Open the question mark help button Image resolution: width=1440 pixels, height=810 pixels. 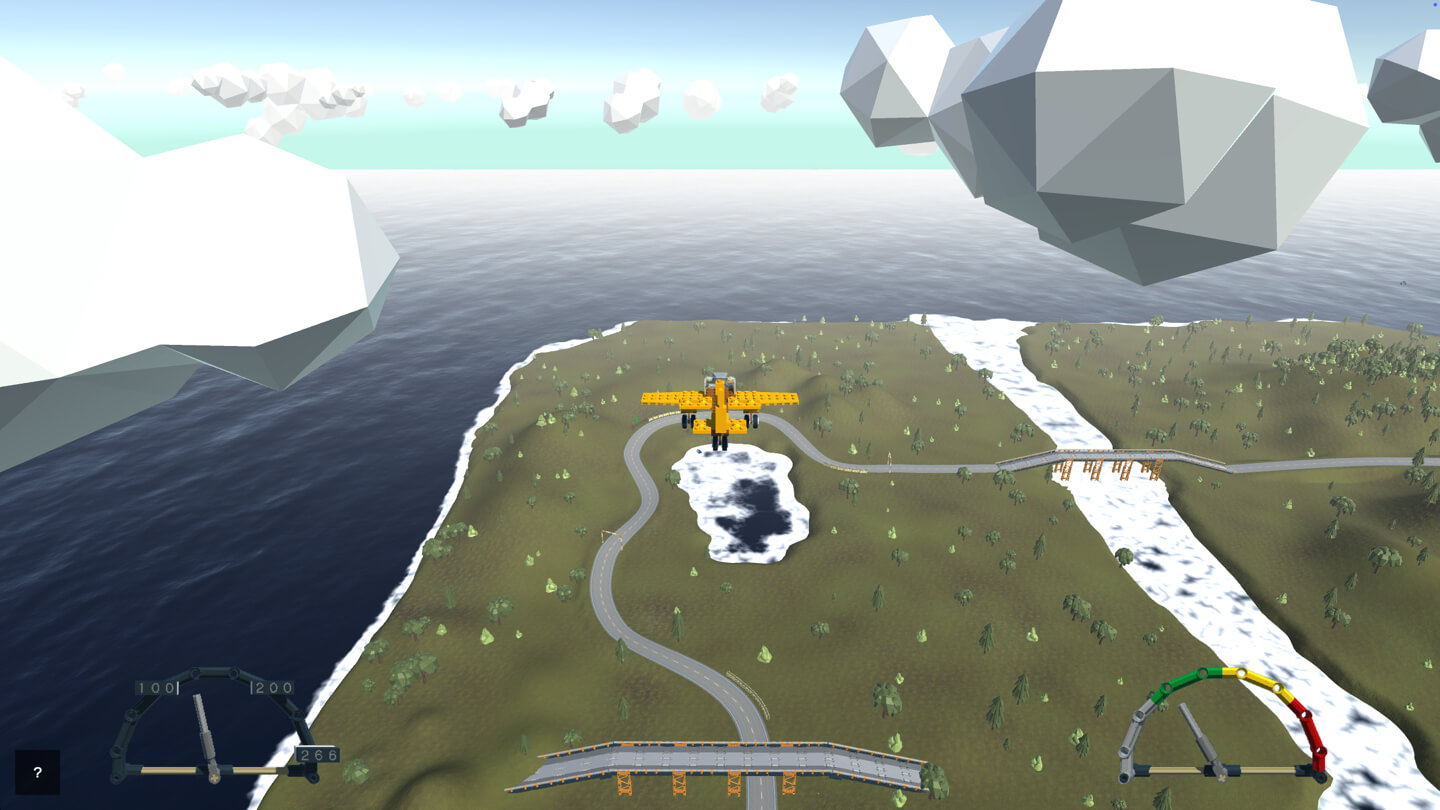pyautogui.click(x=37, y=772)
